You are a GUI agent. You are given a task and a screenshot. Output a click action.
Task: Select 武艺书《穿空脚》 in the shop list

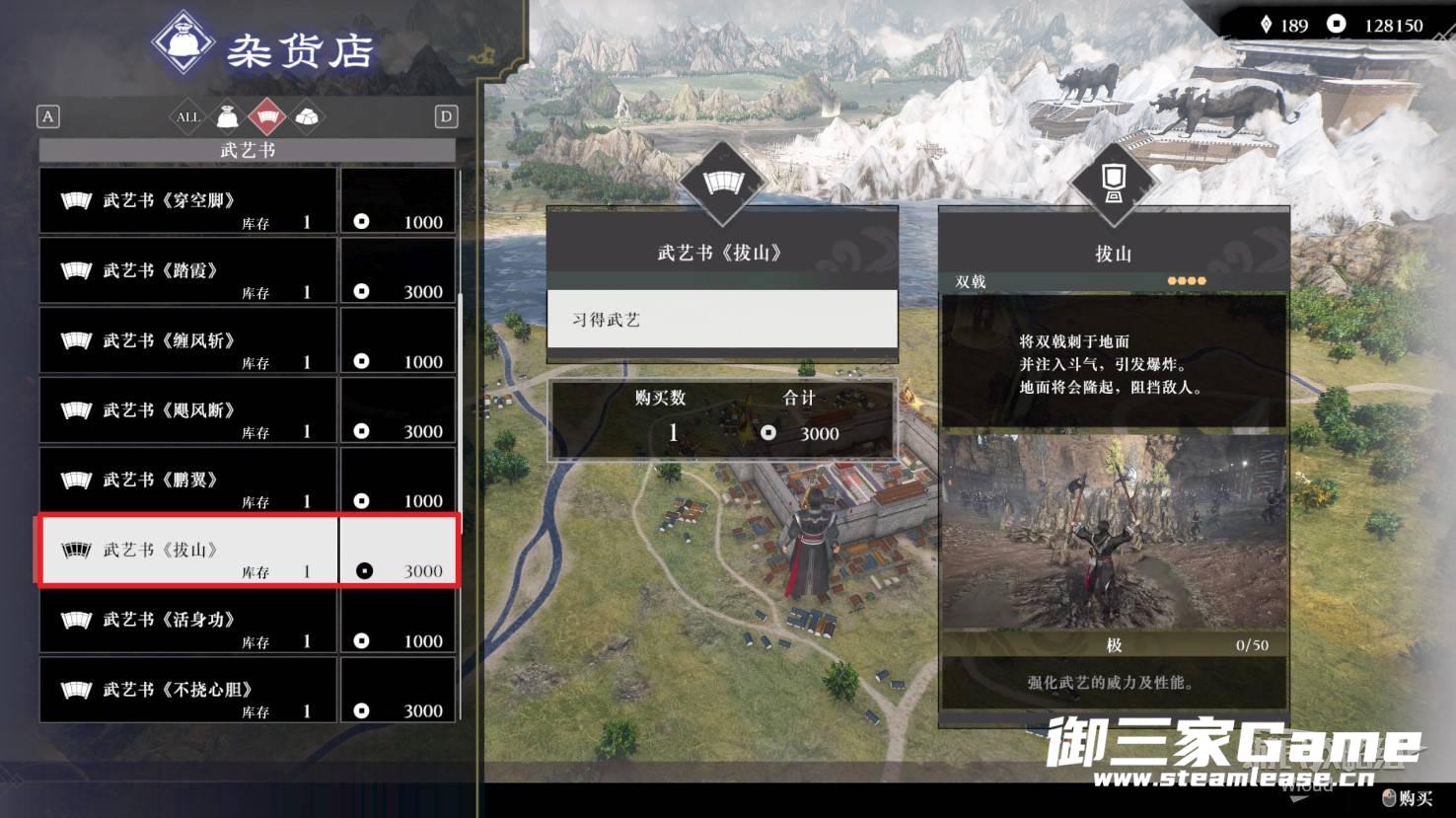click(x=247, y=201)
